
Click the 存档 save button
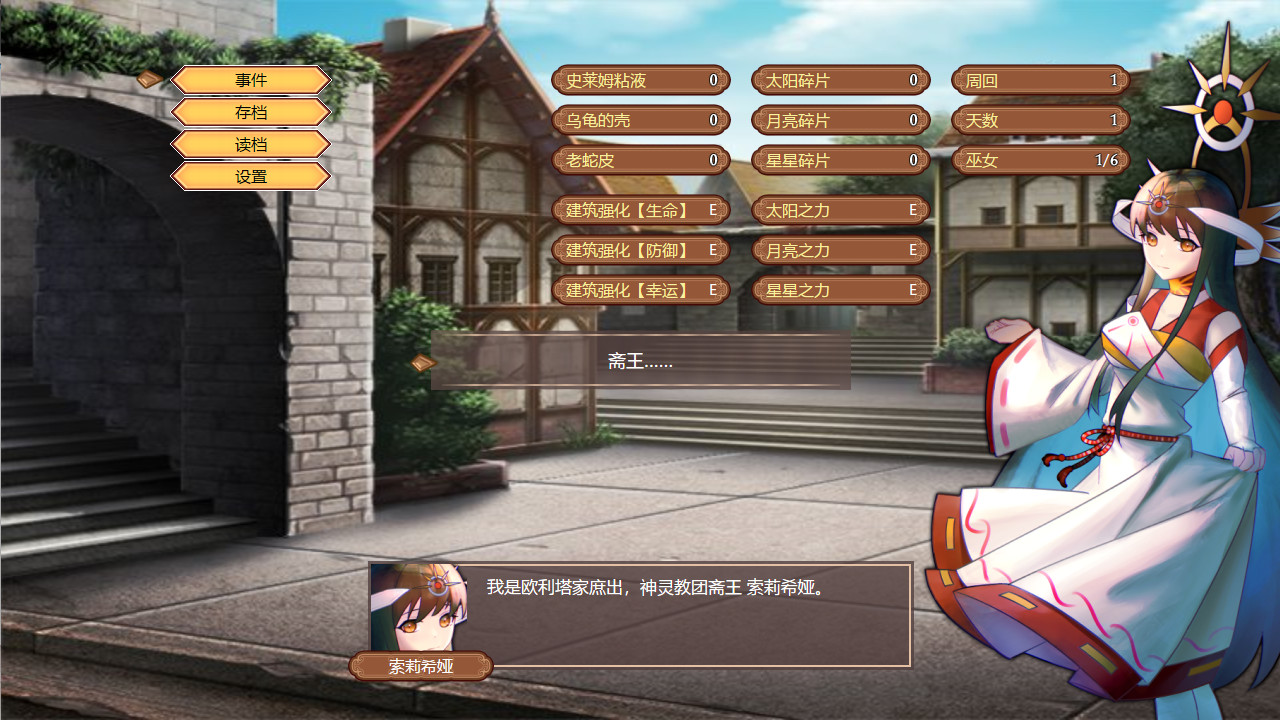click(250, 112)
